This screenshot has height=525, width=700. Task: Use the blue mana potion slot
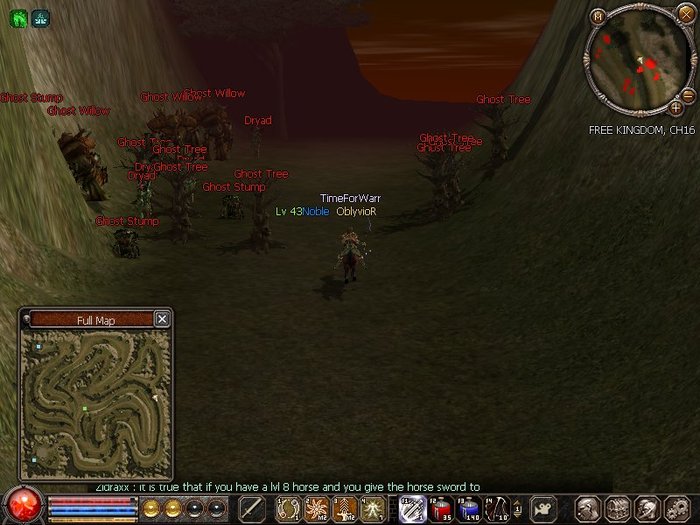[x=468, y=509]
